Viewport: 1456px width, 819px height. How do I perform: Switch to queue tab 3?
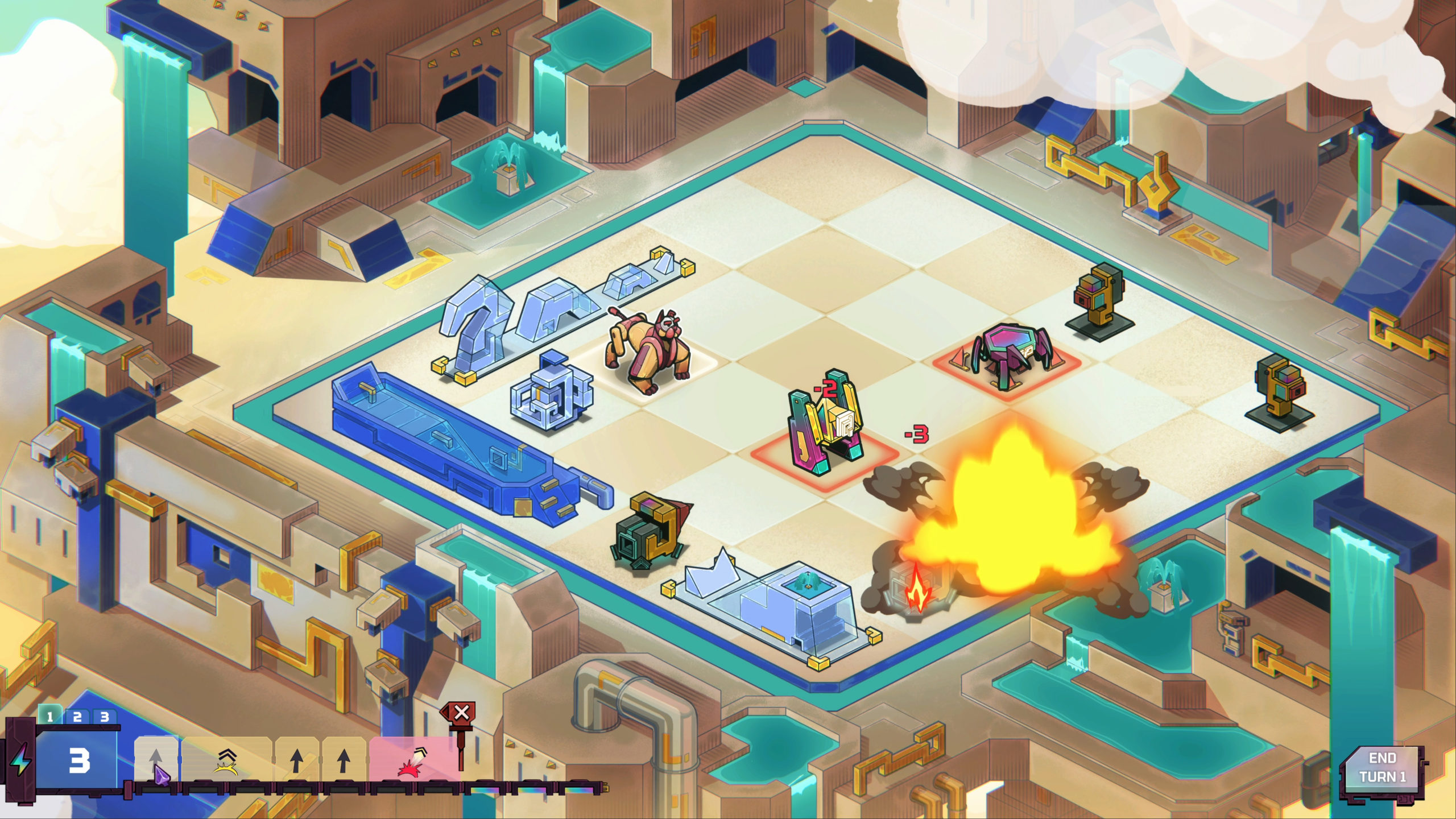(104, 717)
